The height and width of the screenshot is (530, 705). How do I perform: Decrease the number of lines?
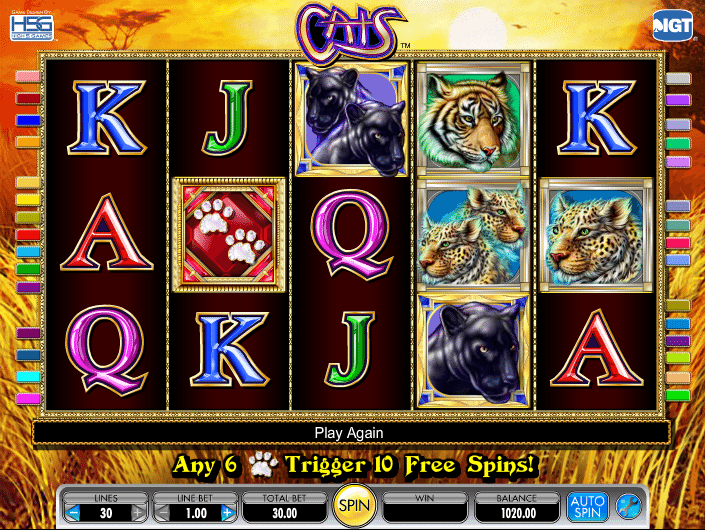pyautogui.click(x=73, y=513)
